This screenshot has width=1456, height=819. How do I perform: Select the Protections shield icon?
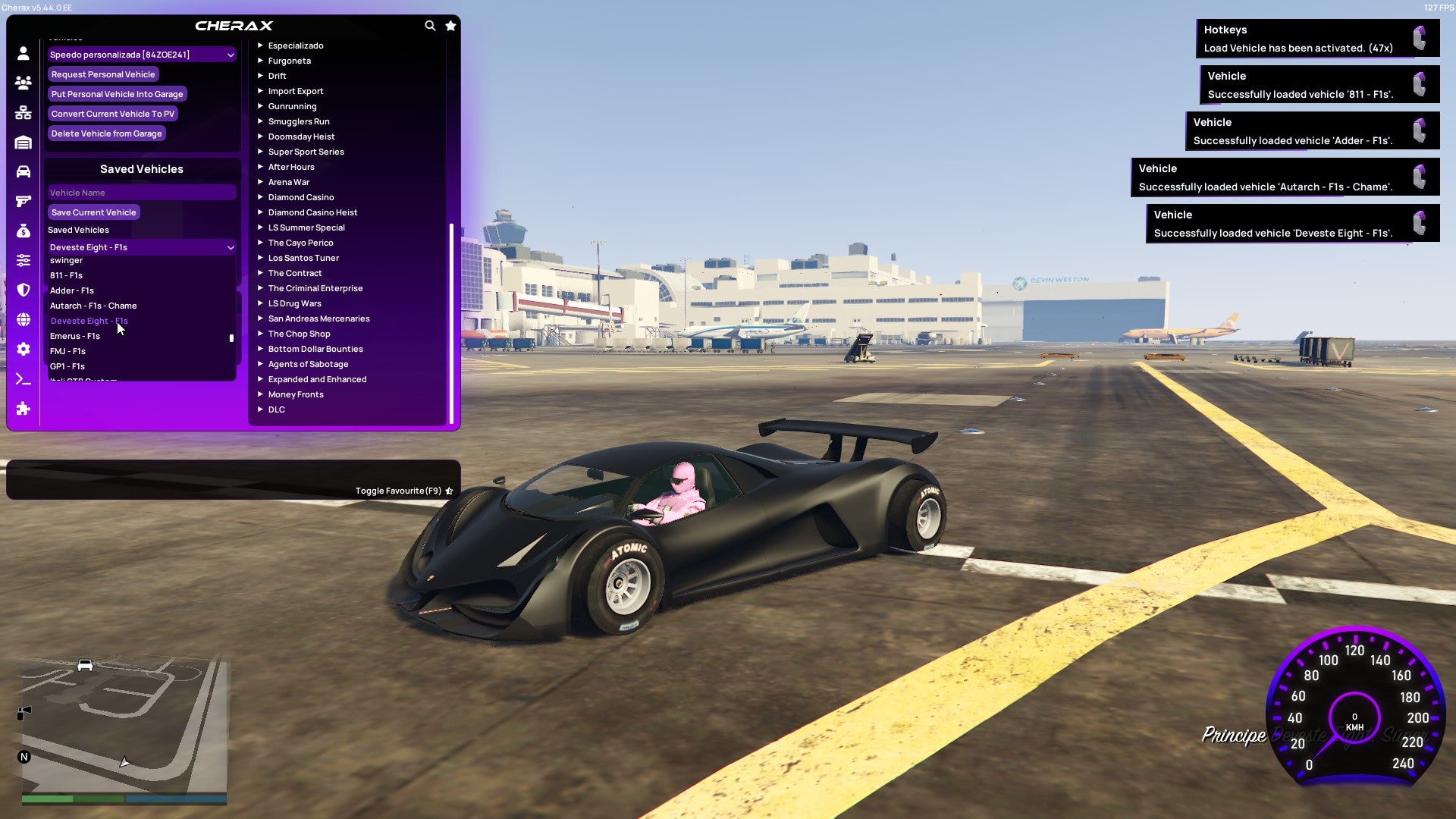click(x=23, y=290)
